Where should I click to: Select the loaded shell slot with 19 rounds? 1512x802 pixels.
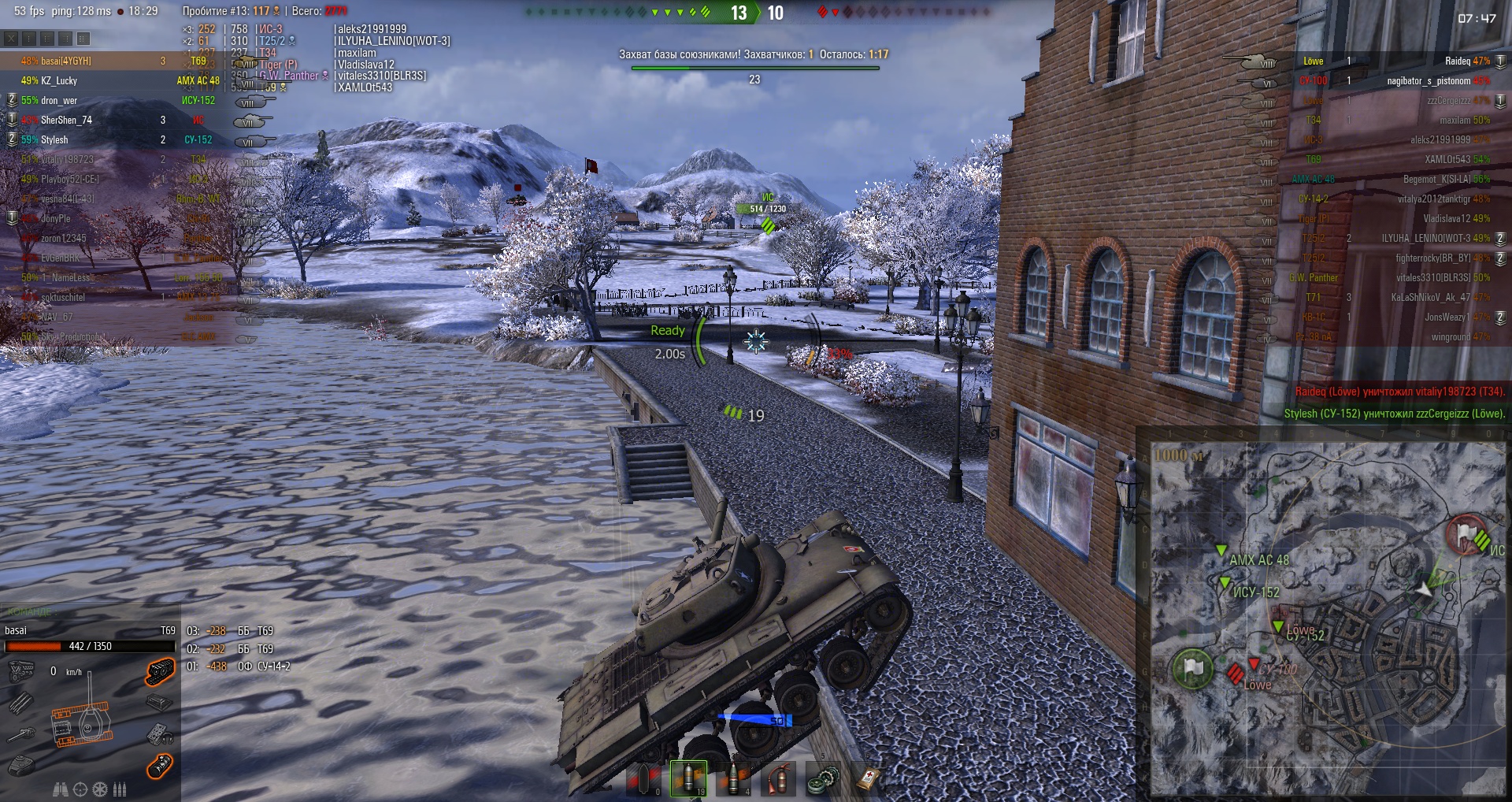click(x=688, y=778)
